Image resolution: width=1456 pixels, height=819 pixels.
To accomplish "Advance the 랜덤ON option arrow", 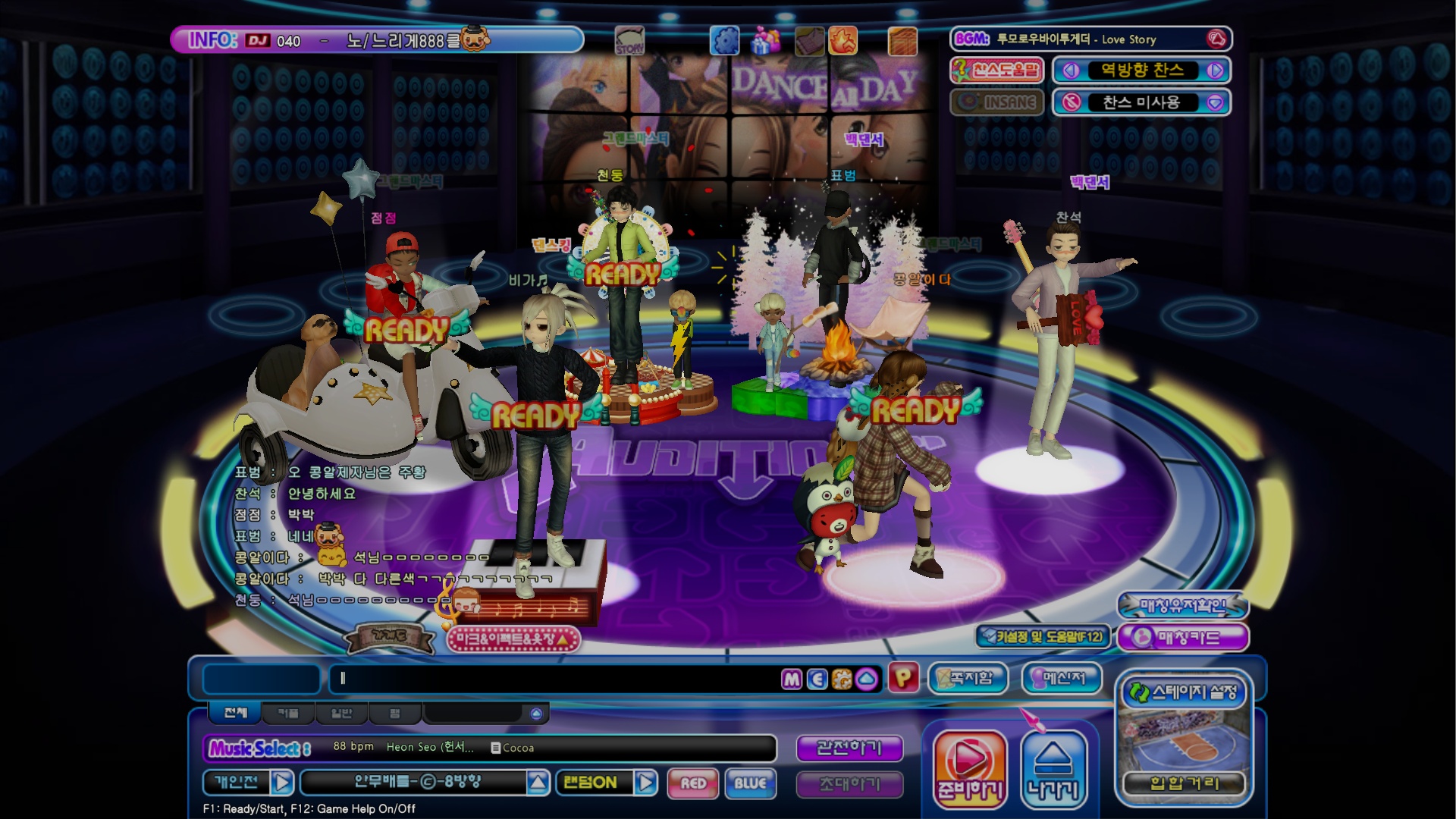I will coord(645,782).
